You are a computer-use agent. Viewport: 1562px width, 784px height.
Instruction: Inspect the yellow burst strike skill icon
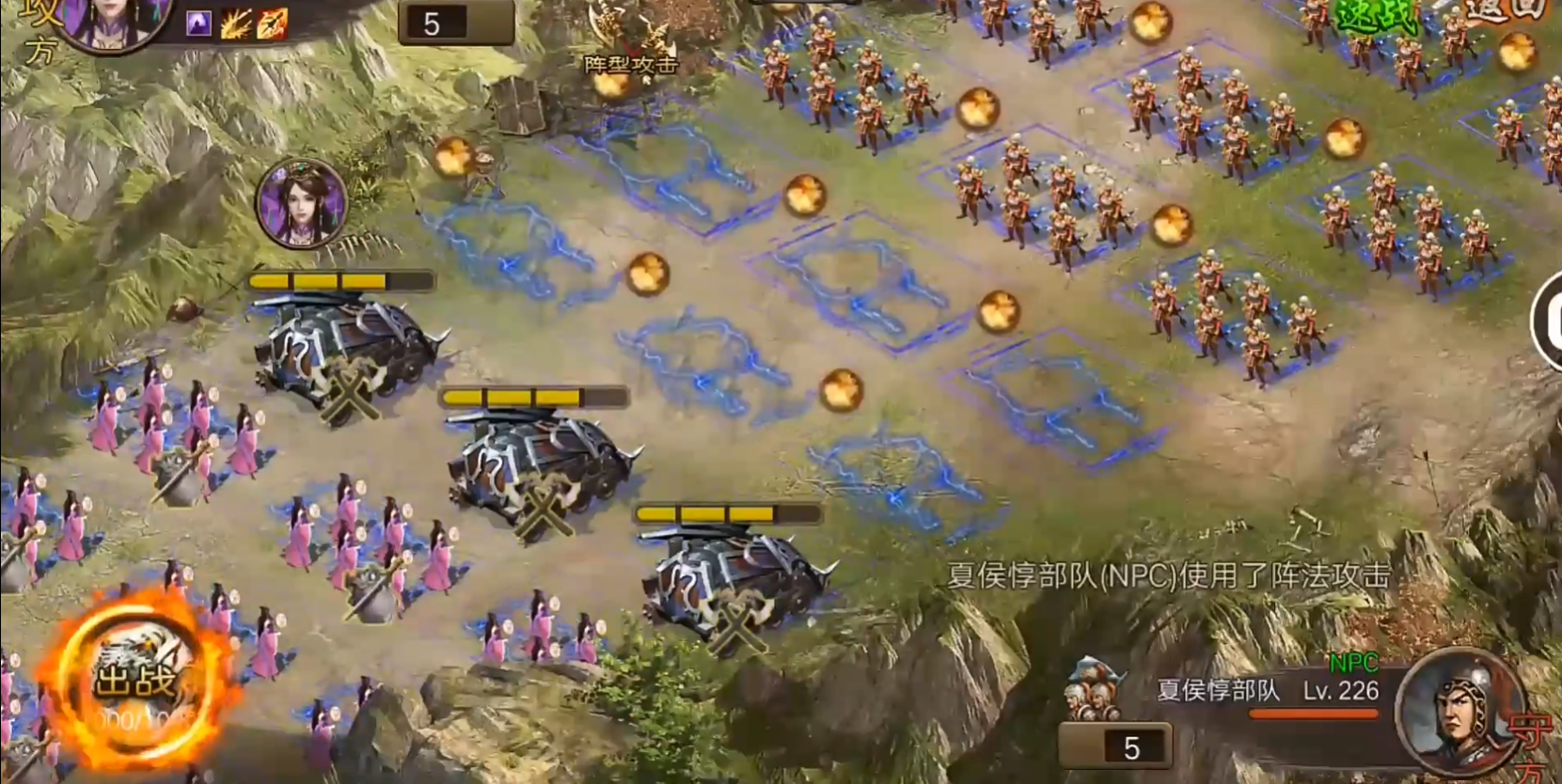tap(235, 24)
